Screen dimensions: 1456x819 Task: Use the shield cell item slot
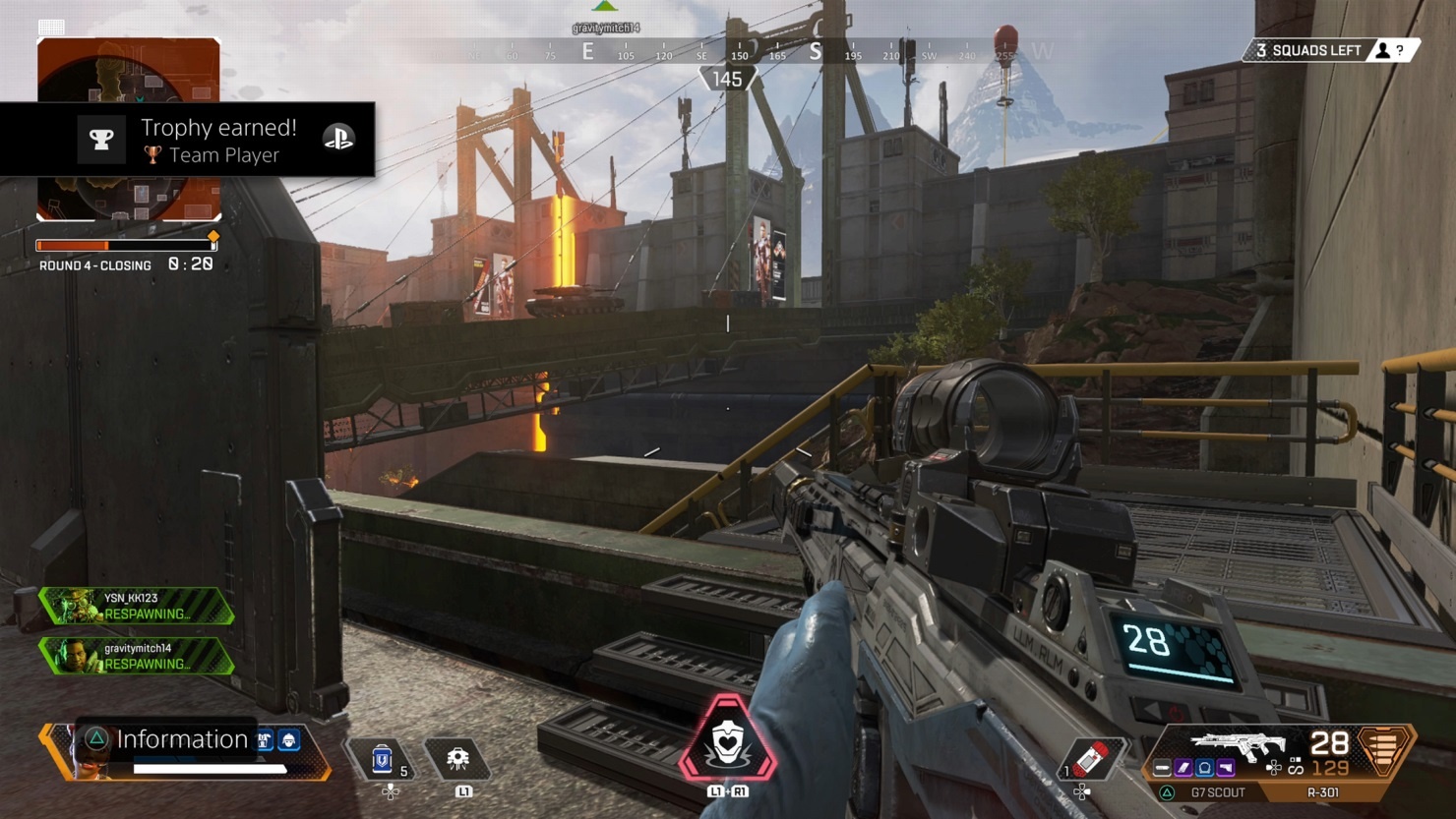(383, 760)
